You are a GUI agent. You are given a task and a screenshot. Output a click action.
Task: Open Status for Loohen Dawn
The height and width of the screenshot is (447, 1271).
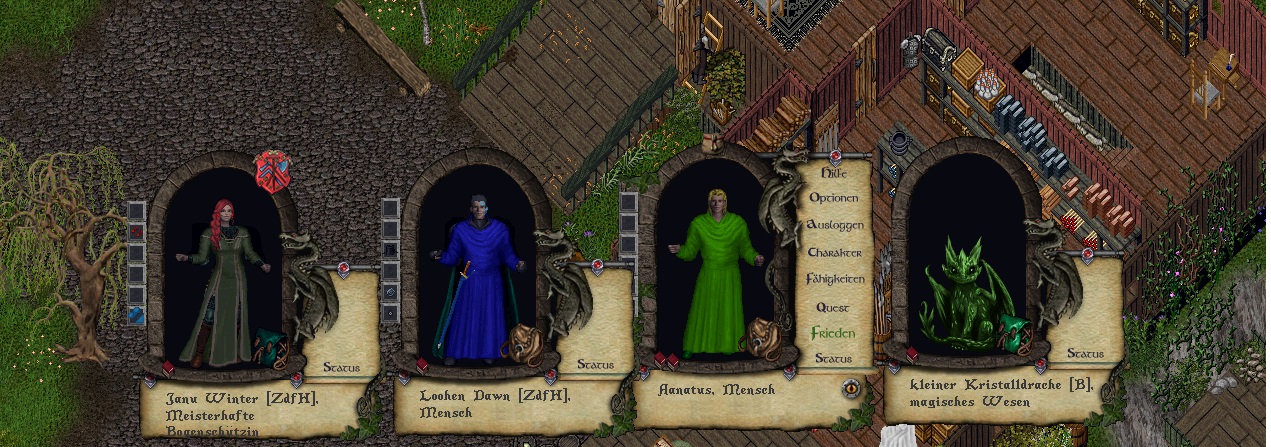coord(594,365)
